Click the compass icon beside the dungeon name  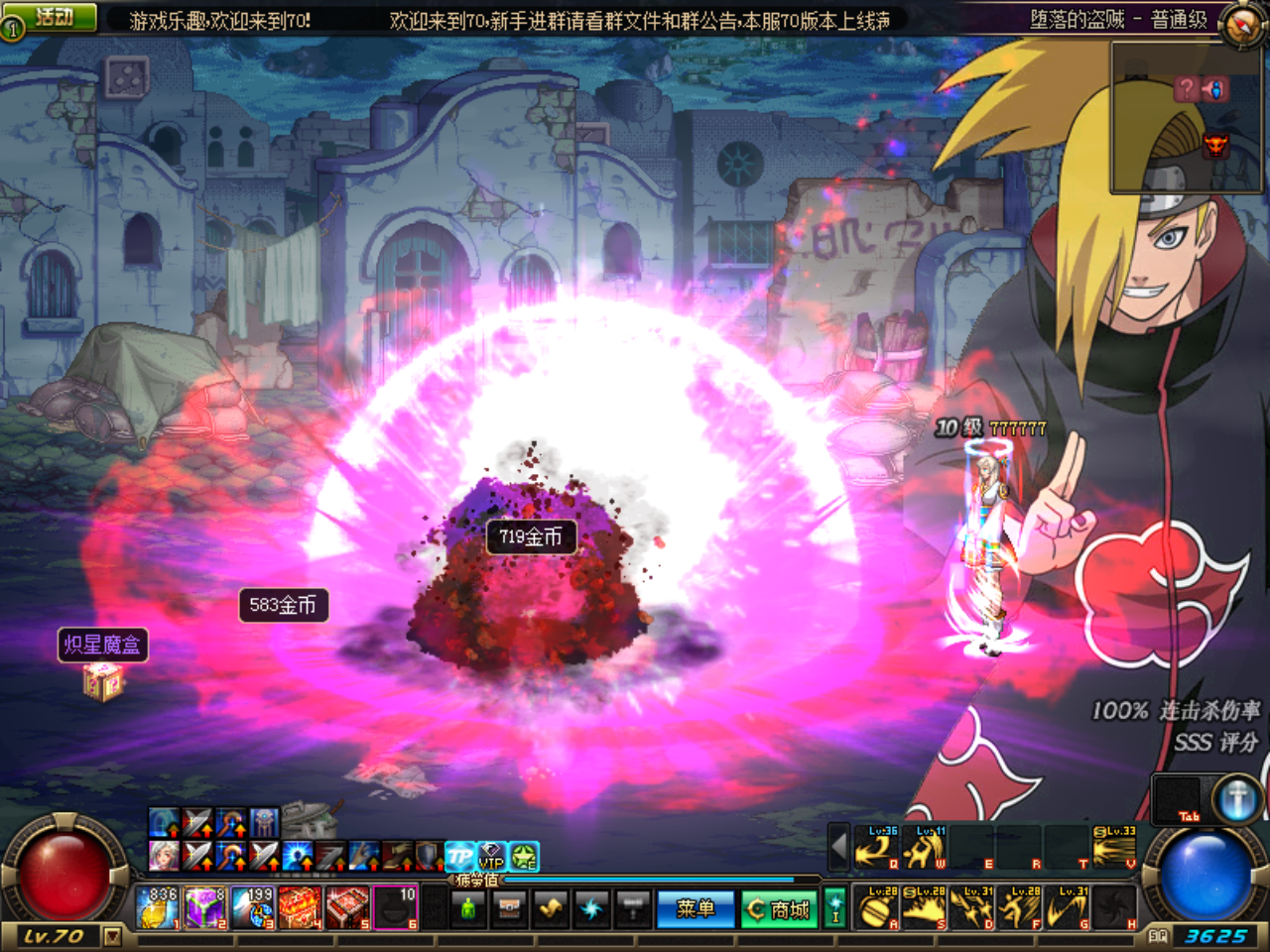[x=1240, y=24]
